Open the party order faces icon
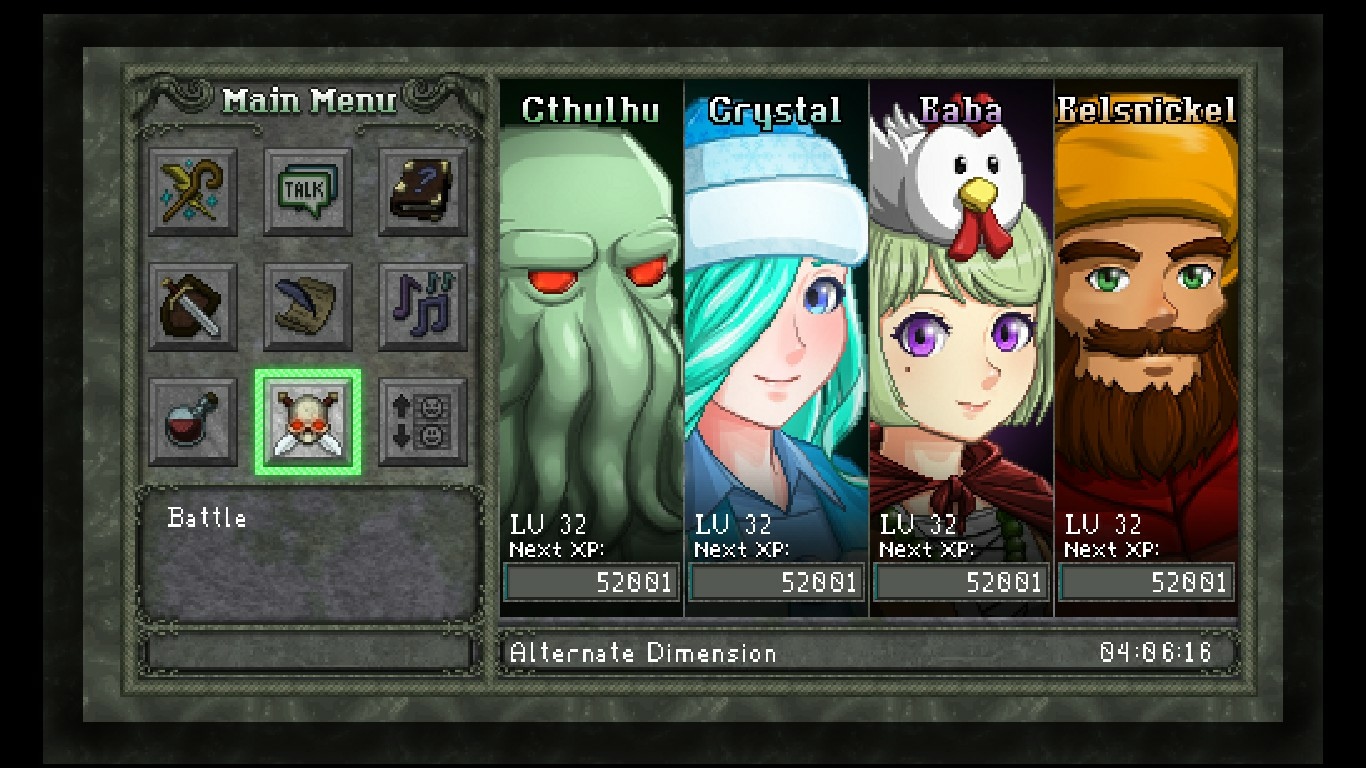Screen dimensions: 1366x768 (x=423, y=421)
